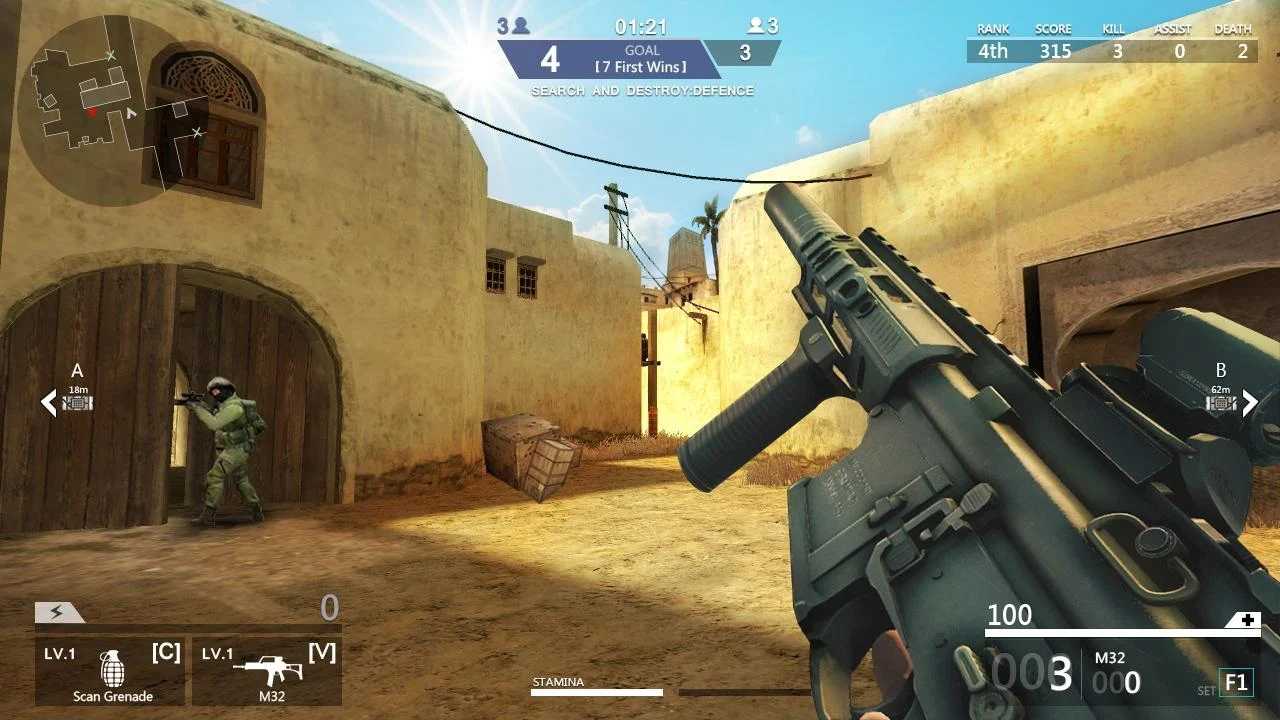
Task: Click the bomb icon under bombsite marker B
Action: (x=1219, y=404)
